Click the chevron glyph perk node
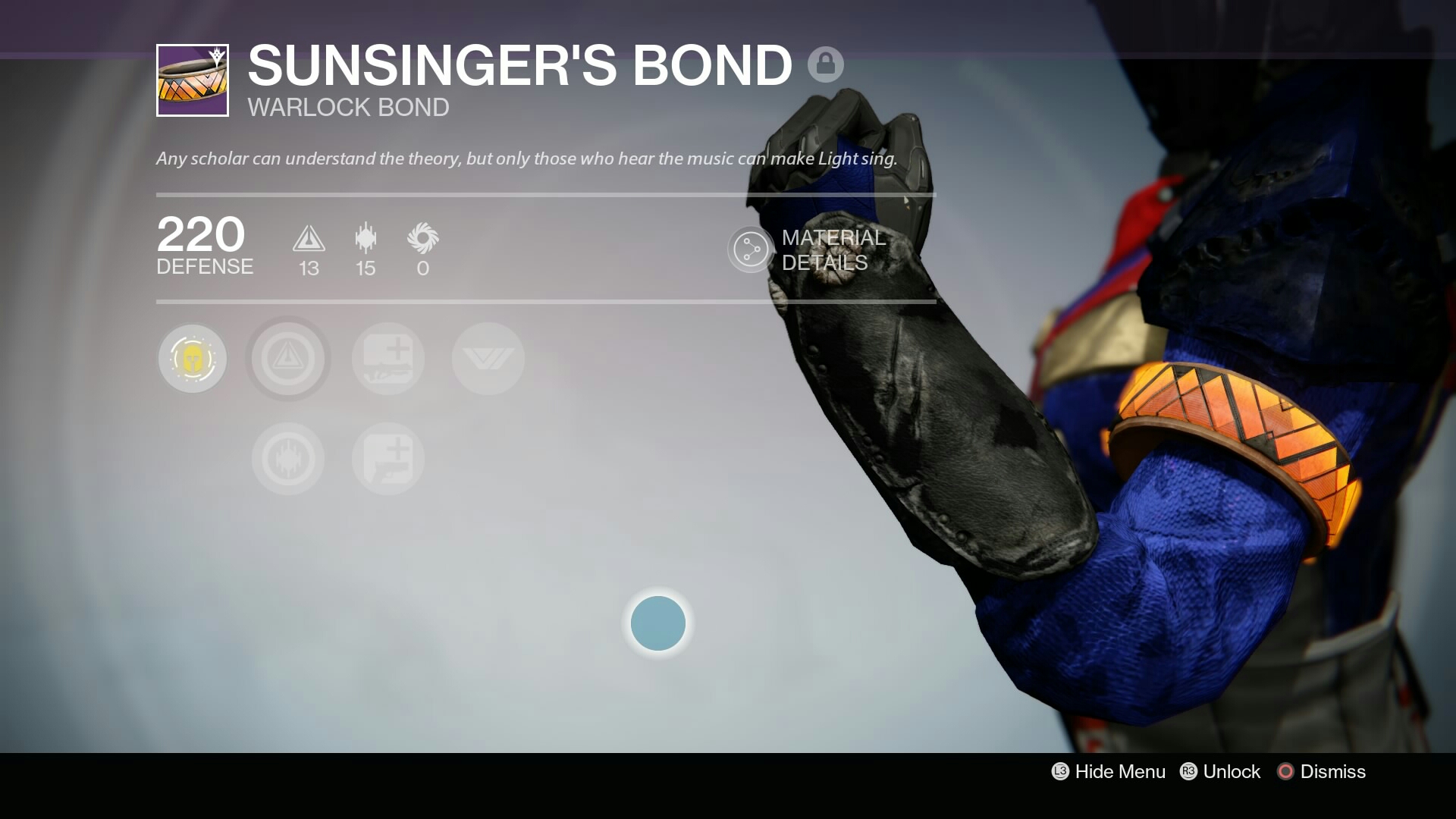Screen dimensions: 1456x819 click(x=487, y=359)
